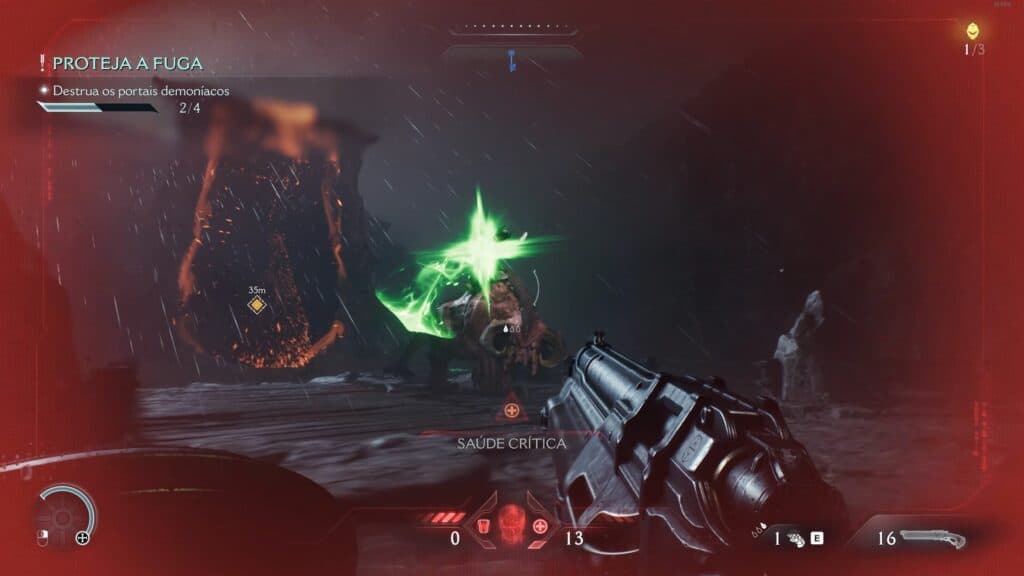Select the Proteja a Fuga objective title
This screenshot has width=1024, height=576.
[x=126, y=63]
